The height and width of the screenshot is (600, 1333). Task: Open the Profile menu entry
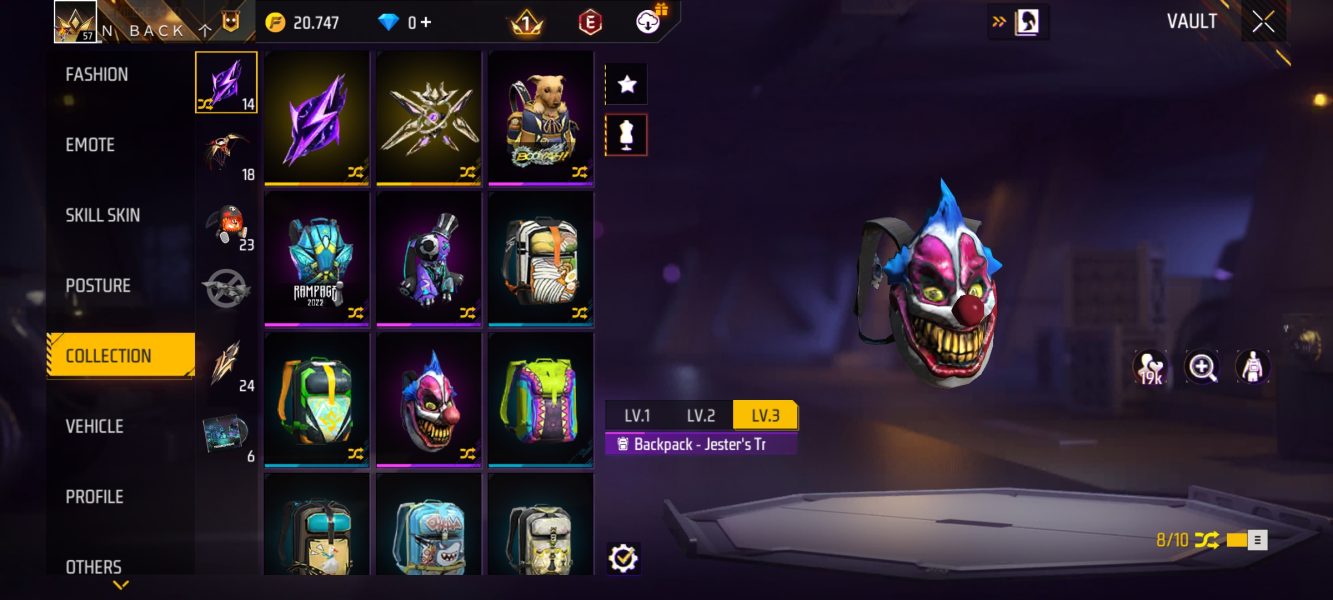95,497
